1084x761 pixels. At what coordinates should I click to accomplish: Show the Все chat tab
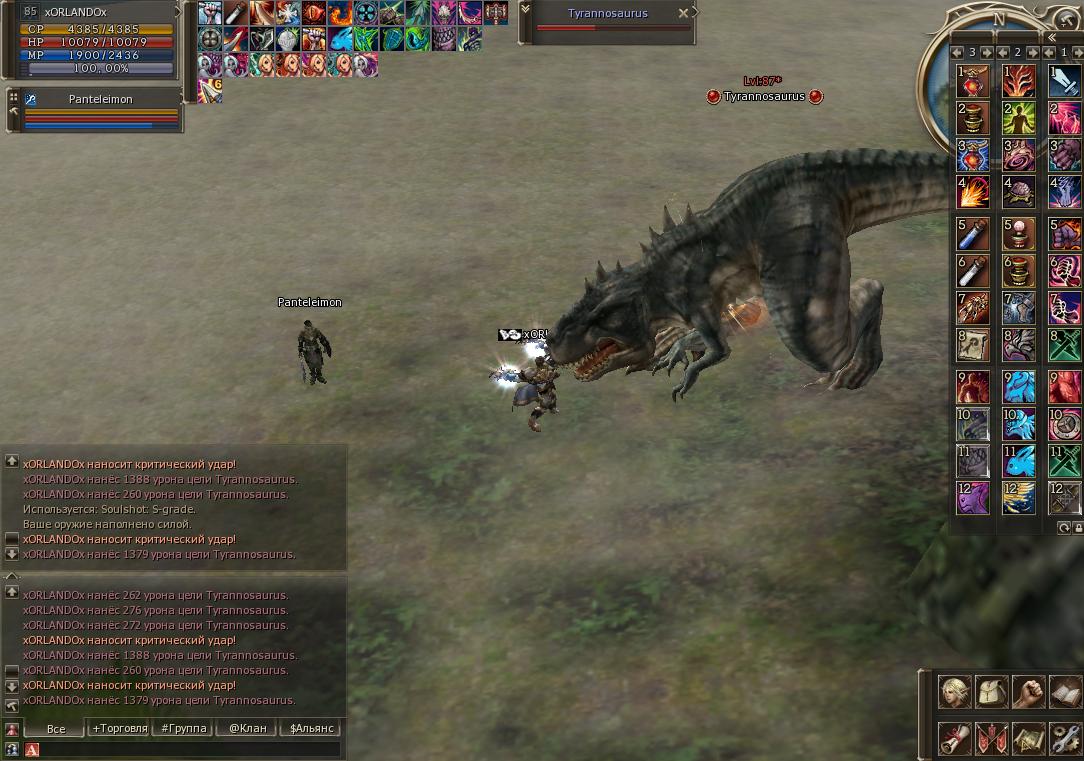pyautogui.click(x=55, y=729)
